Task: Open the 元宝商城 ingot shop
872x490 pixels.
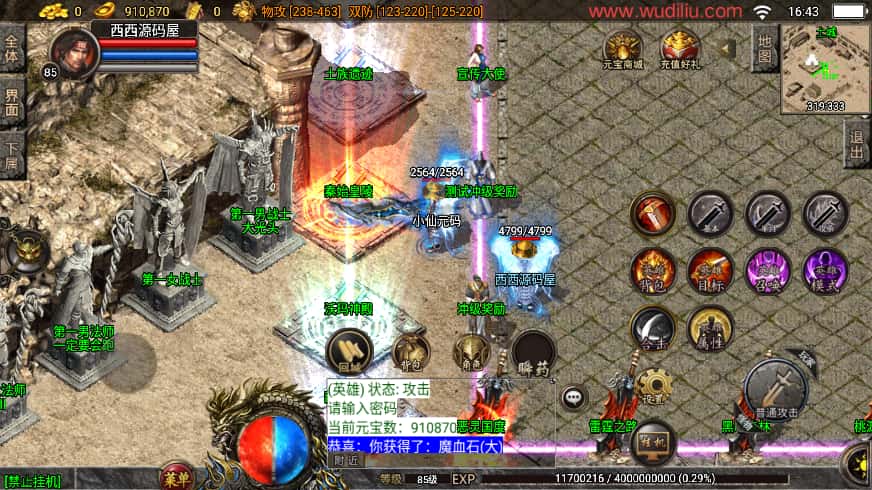Action: click(x=623, y=48)
